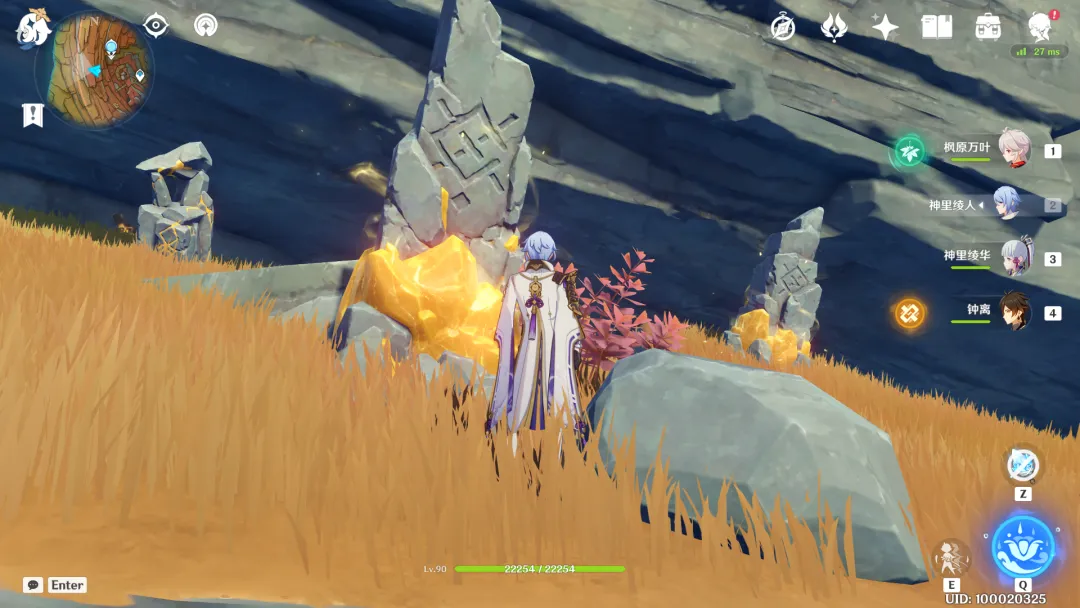
Task: Open the Paimon main menu
Action: pos(33,29)
